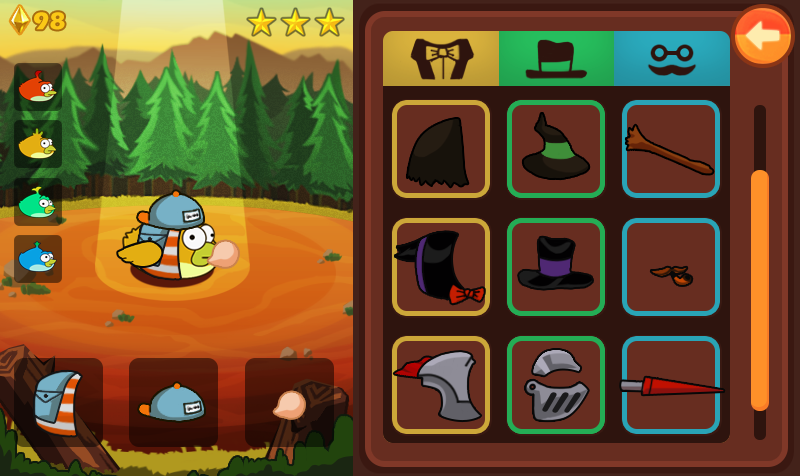Switch to the yellow bird character
Image resolution: width=800 pixels, height=476 pixels.
coord(38,144)
